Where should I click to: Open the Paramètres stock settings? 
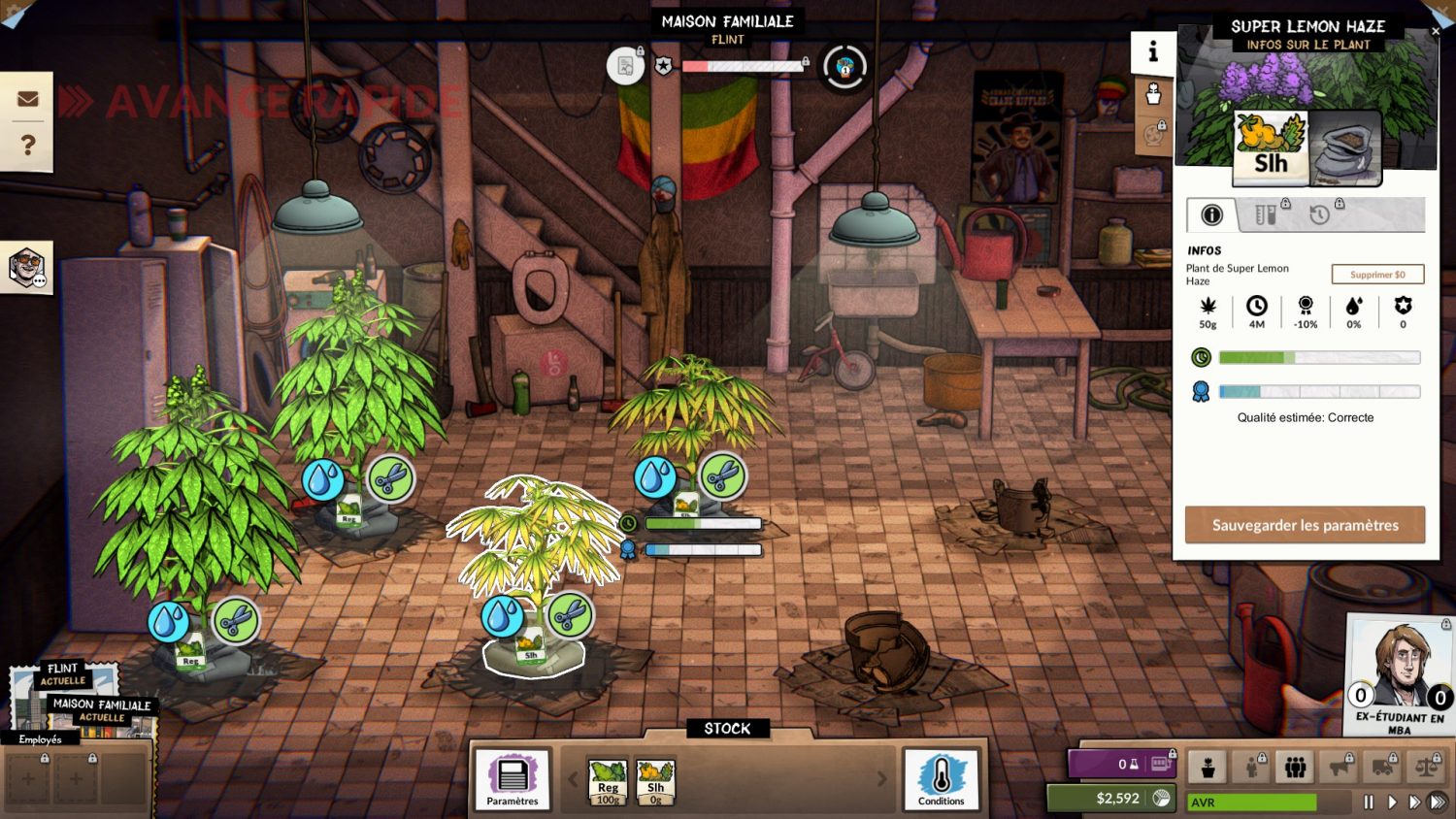pyautogui.click(x=513, y=779)
